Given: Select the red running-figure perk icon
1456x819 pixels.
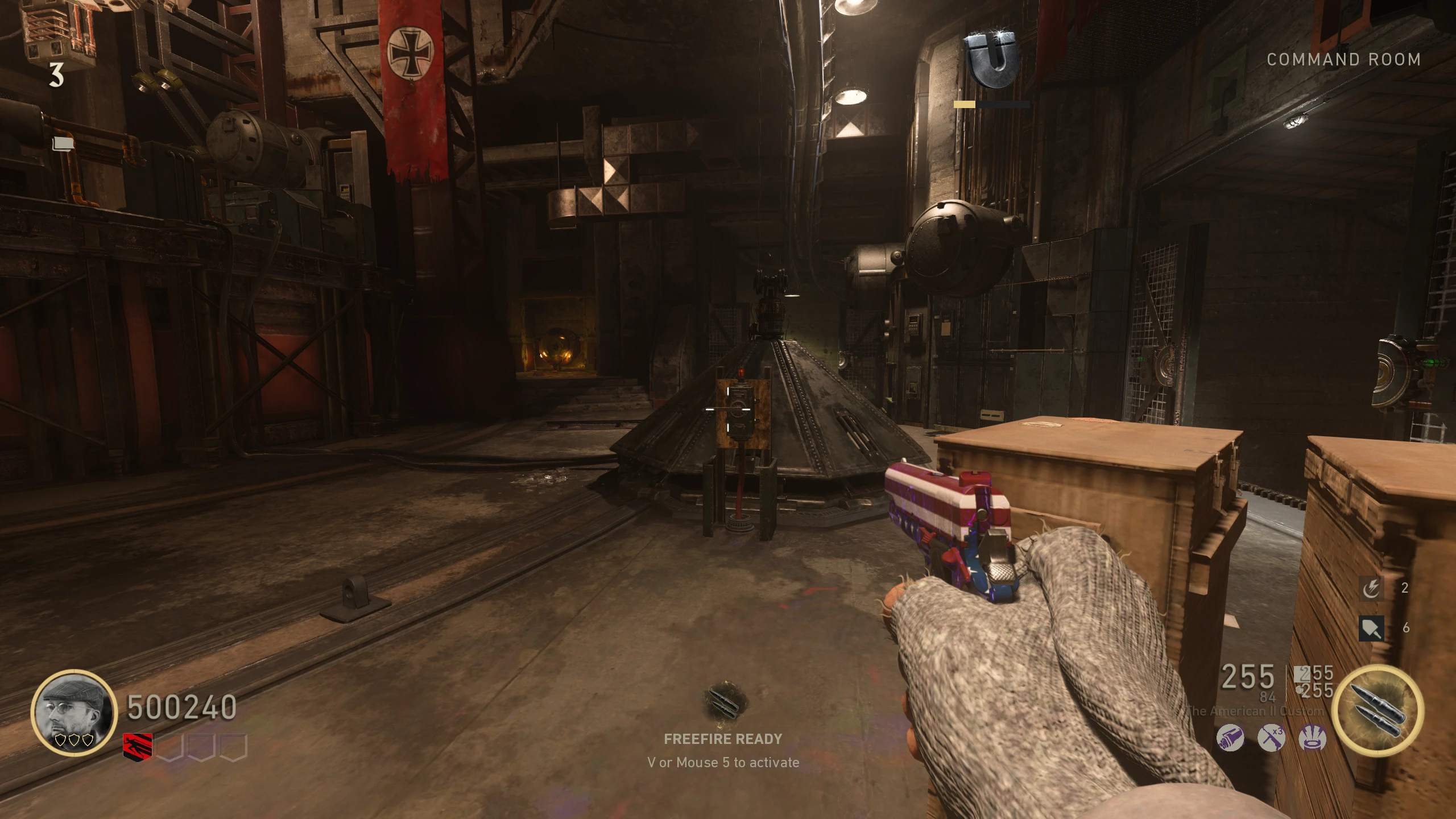Looking at the screenshot, I should pyautogui.click(x=138, y=747).
